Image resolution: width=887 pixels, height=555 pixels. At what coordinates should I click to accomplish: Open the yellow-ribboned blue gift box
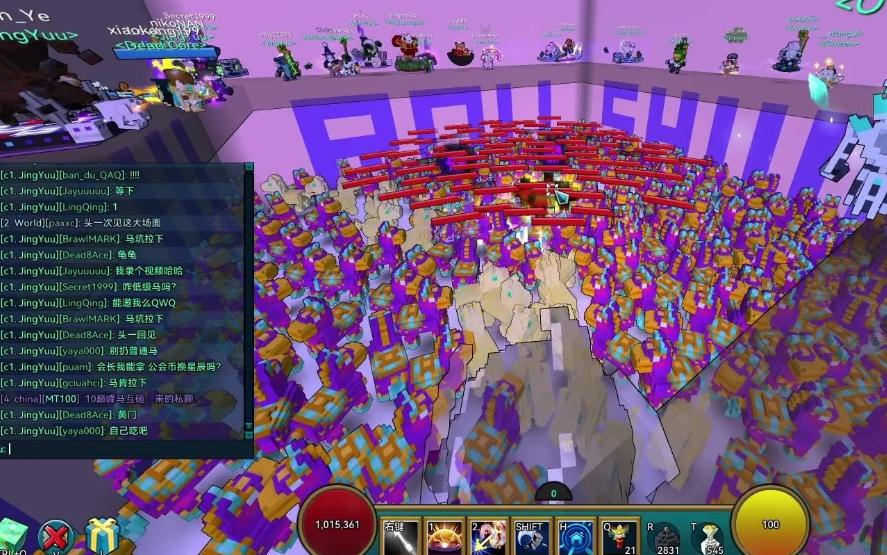[x=101, y=537]
